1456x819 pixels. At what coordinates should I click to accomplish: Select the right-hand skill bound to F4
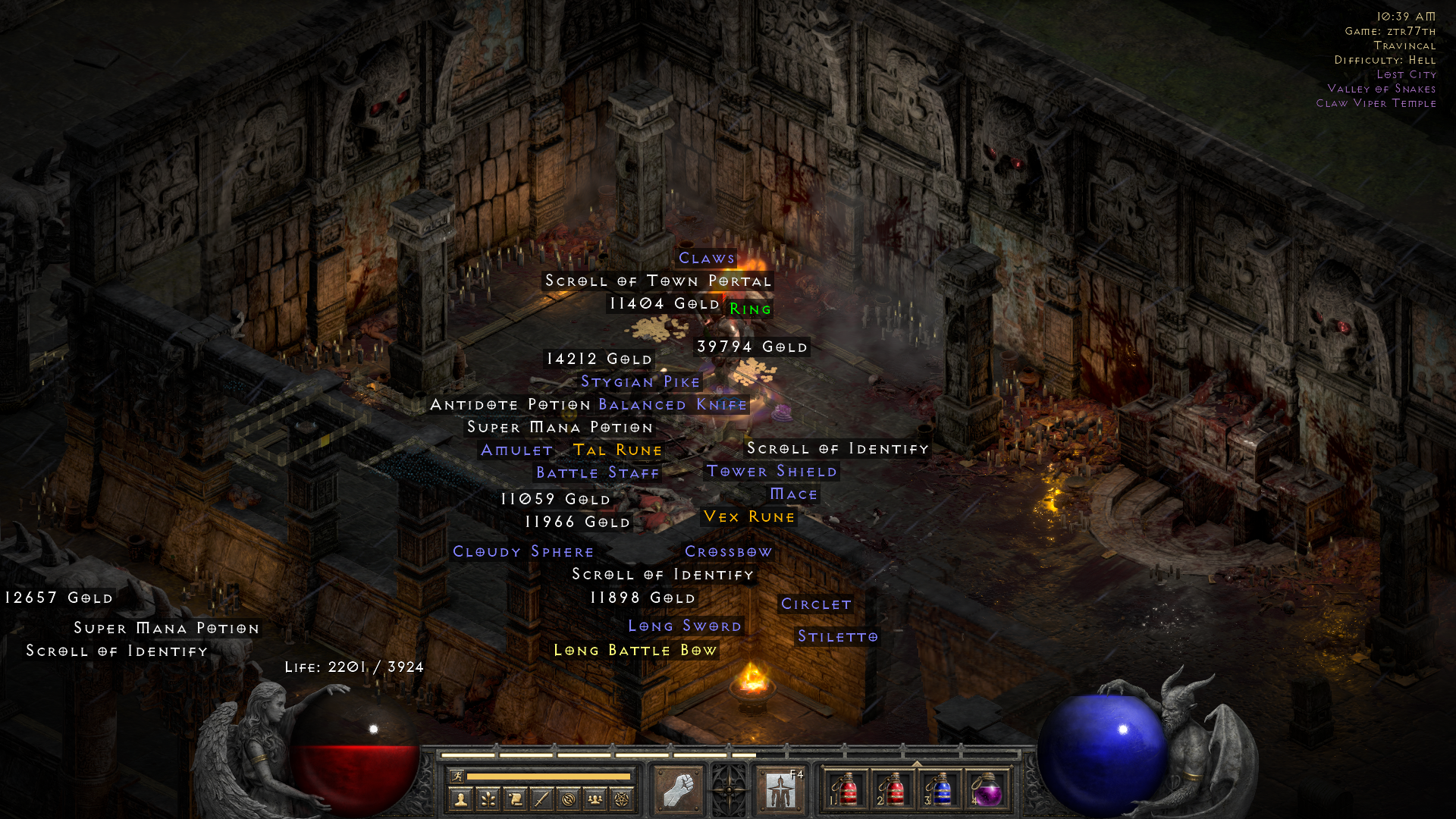pos(780,791)
